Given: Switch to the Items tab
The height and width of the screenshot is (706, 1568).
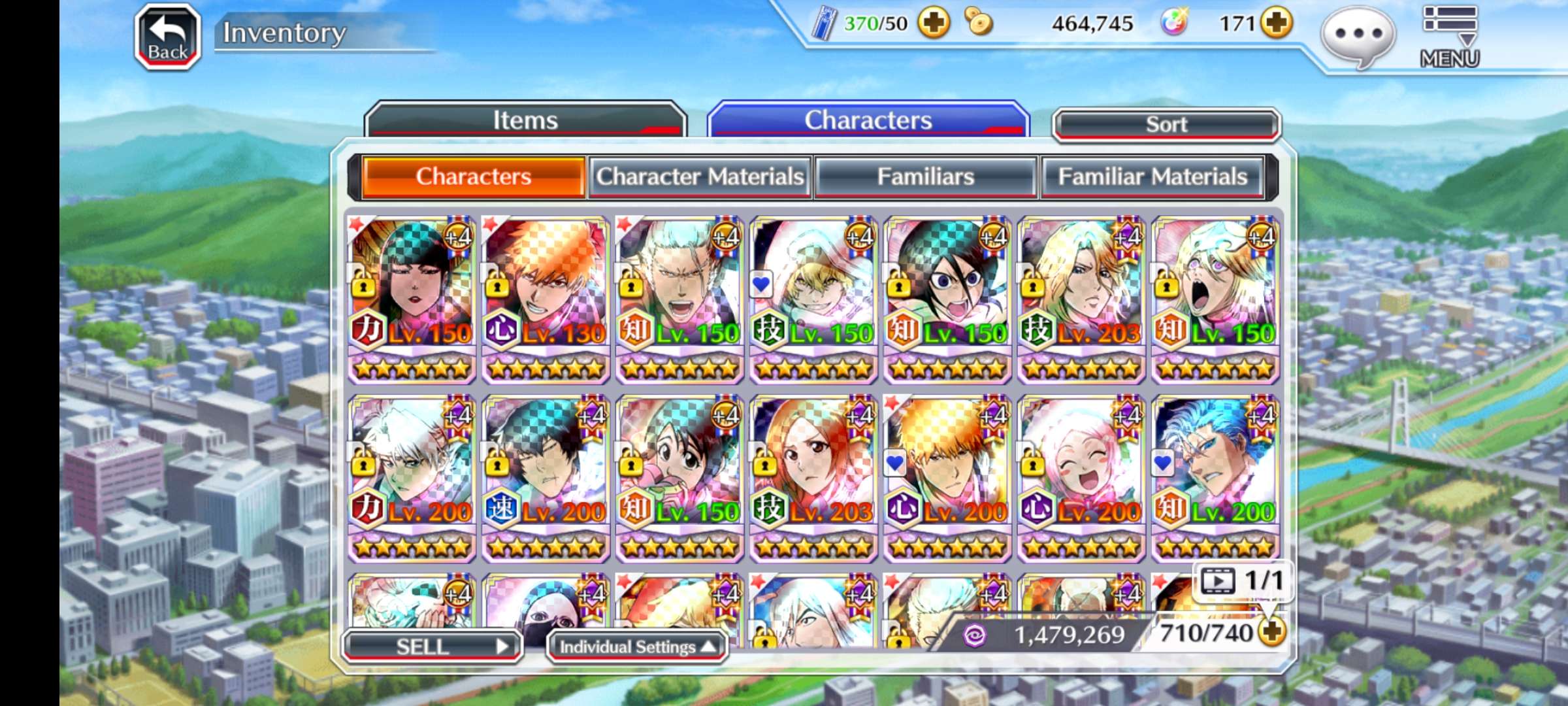Looking at the screenshot, I should [525, 120].
